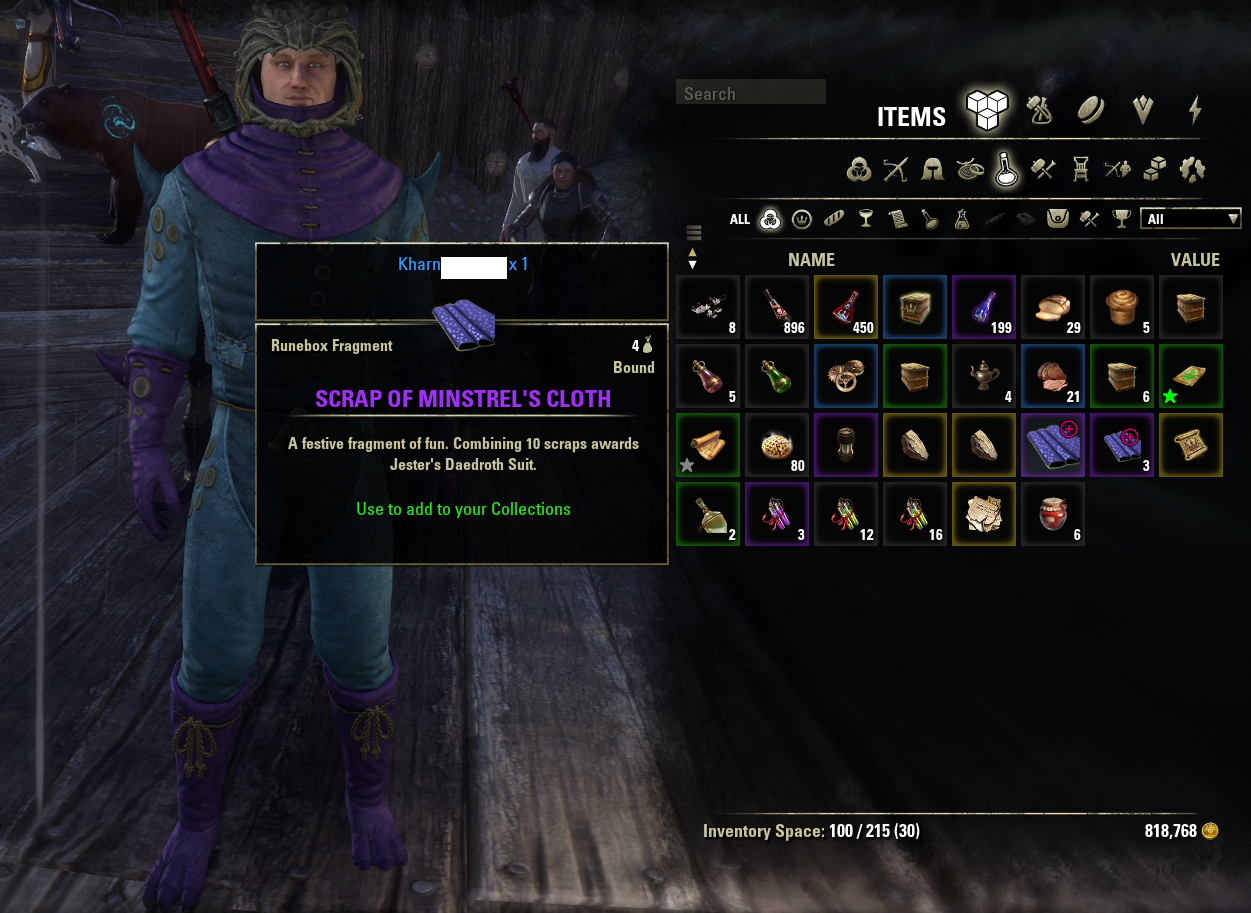This screenshot has height=913, width=1251.
Task: Select the red jam jar stack of 6
Action: click(1053, 514)
